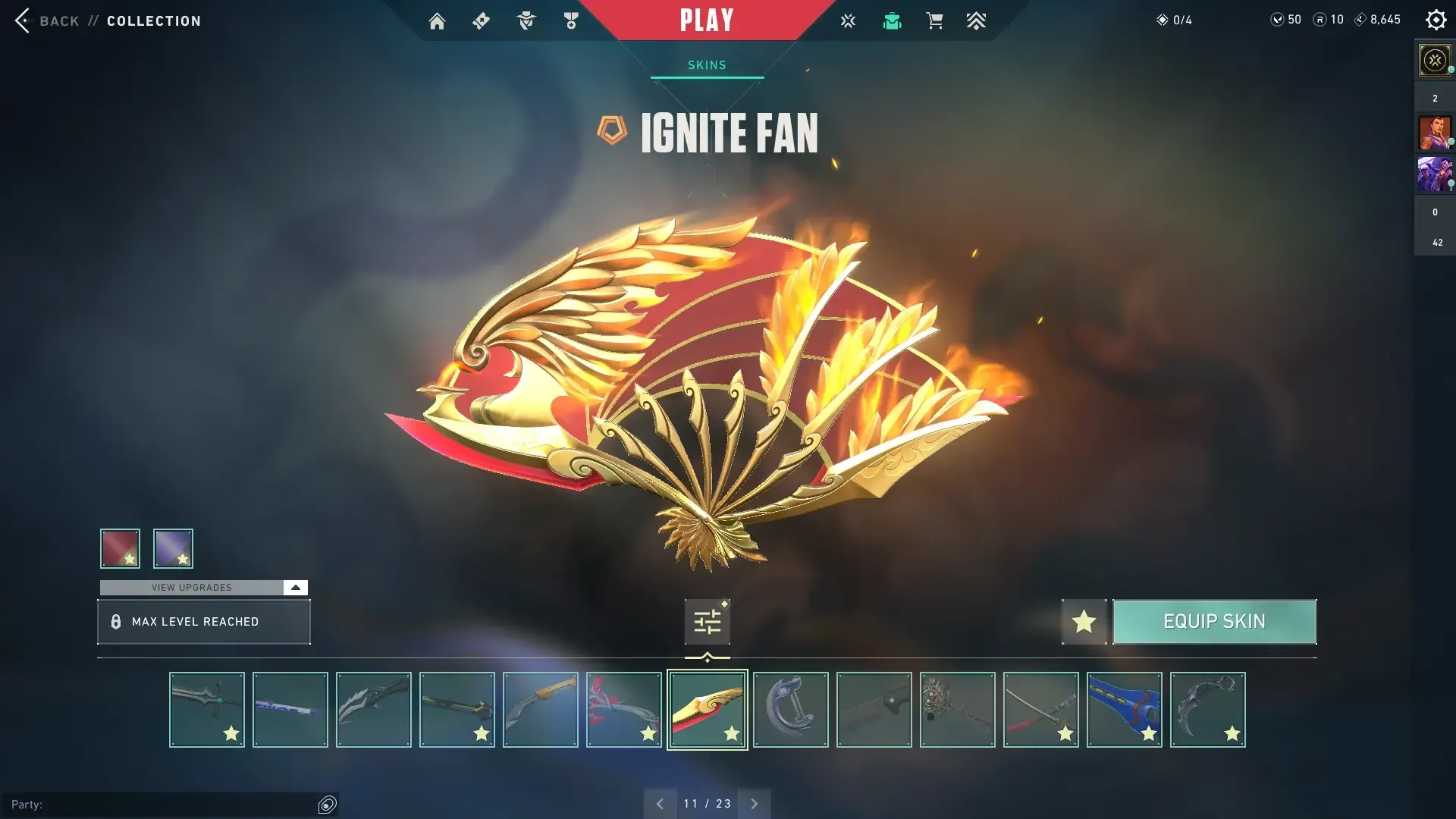Open the Agents tab icon
The image size is (1456, 819).
tap(526, 20)
